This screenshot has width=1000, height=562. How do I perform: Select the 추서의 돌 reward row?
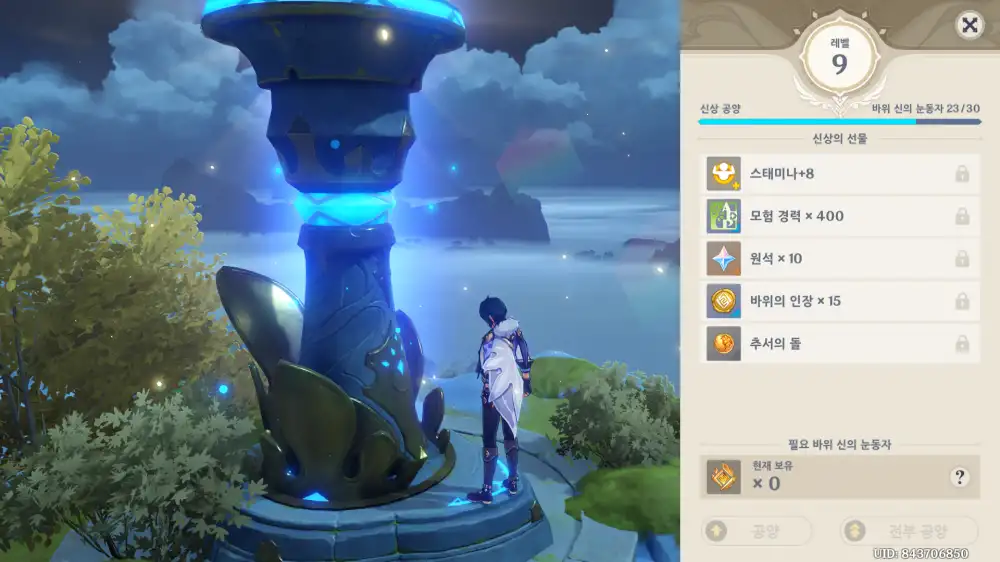pyautogui.click(x=838, y=344)
